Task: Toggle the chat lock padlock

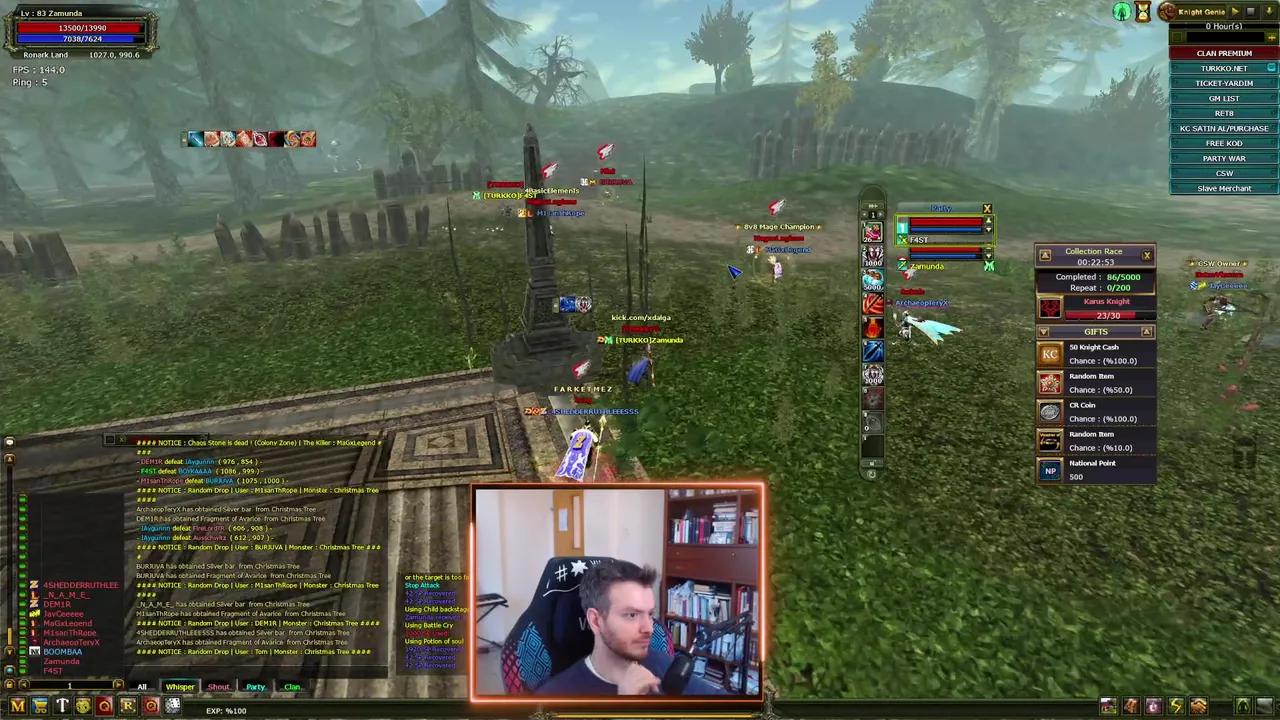Action: coord(8,685)
